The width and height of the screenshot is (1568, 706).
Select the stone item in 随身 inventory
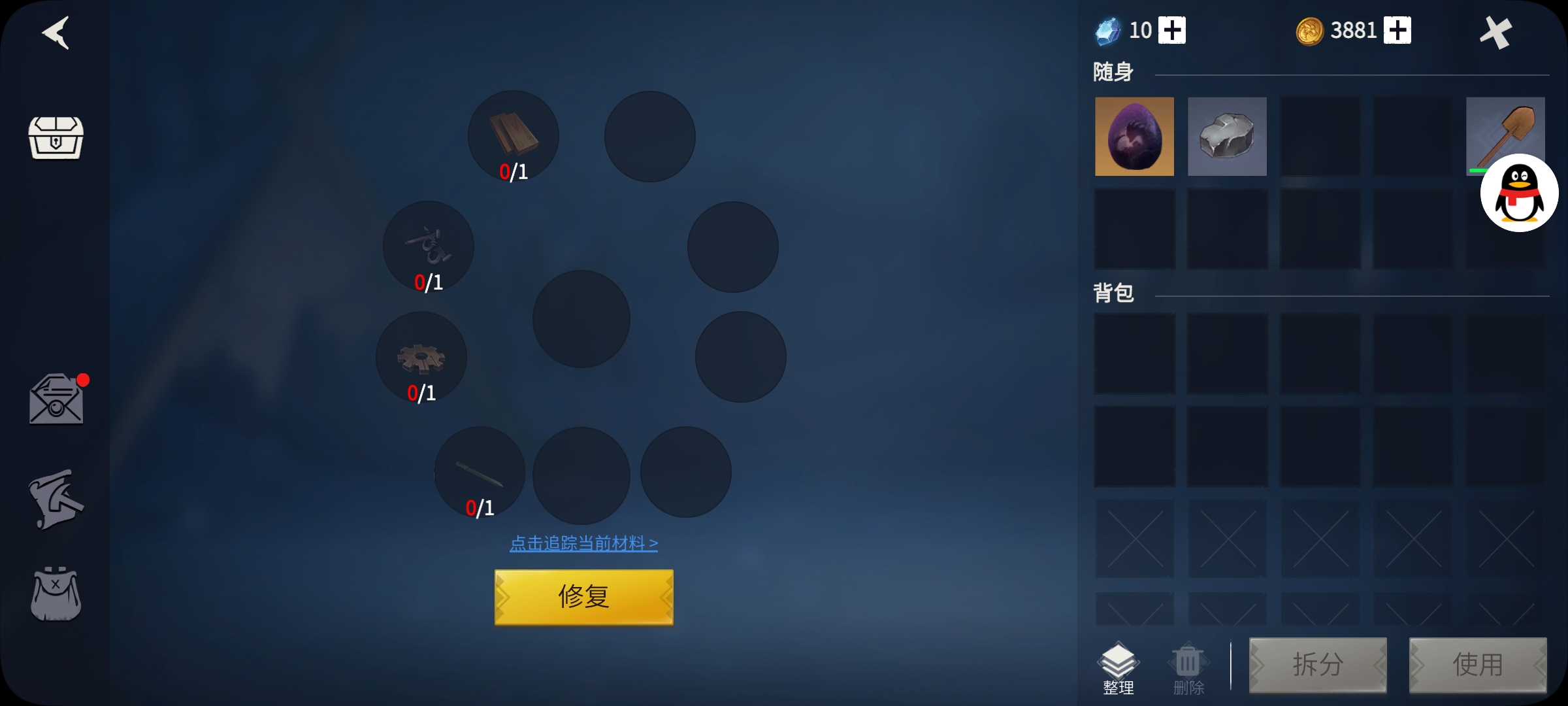(1227, 136)
